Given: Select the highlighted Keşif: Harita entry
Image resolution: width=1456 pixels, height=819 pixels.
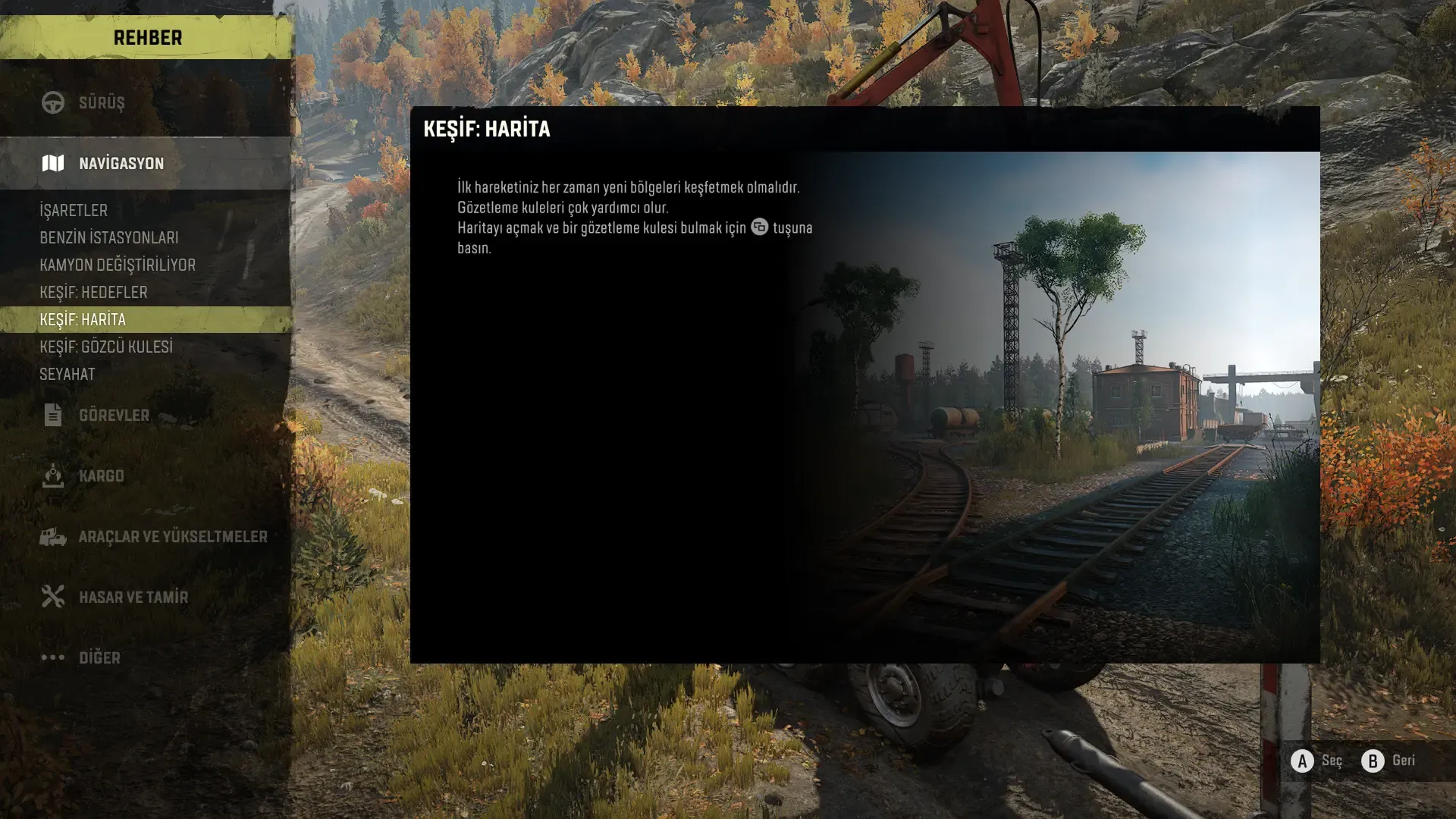Looking at the screenshot, I should (83, 319).
